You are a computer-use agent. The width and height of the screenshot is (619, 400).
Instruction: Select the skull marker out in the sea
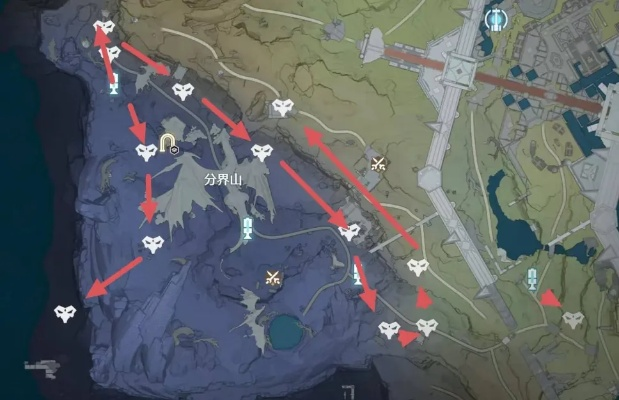(x=66, y=313)
